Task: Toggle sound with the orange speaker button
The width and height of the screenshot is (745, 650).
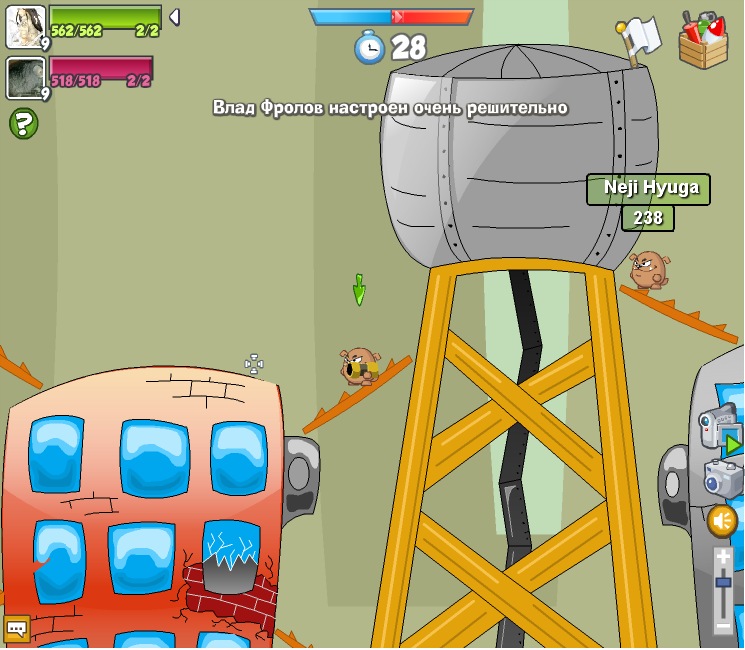Action: point(722,521)
